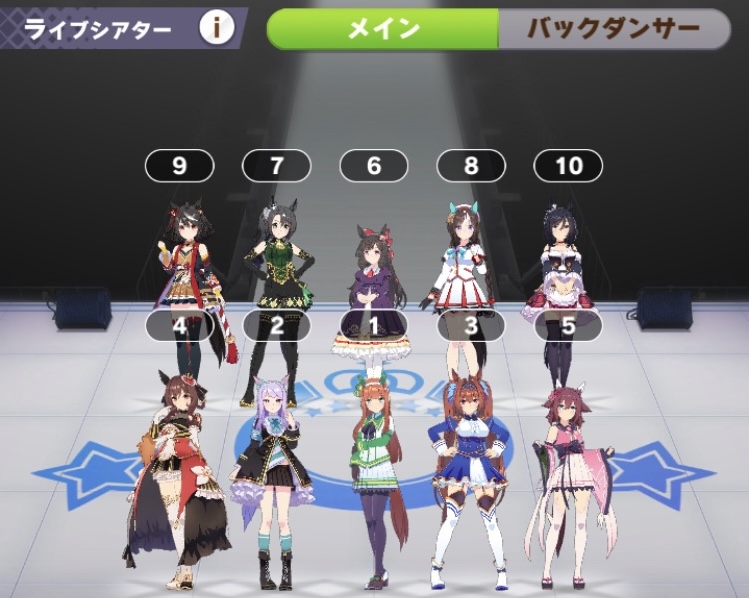Select position slot number 1
Image resolution: width=749 pixels, height=598 pixels.
(374, 324)
